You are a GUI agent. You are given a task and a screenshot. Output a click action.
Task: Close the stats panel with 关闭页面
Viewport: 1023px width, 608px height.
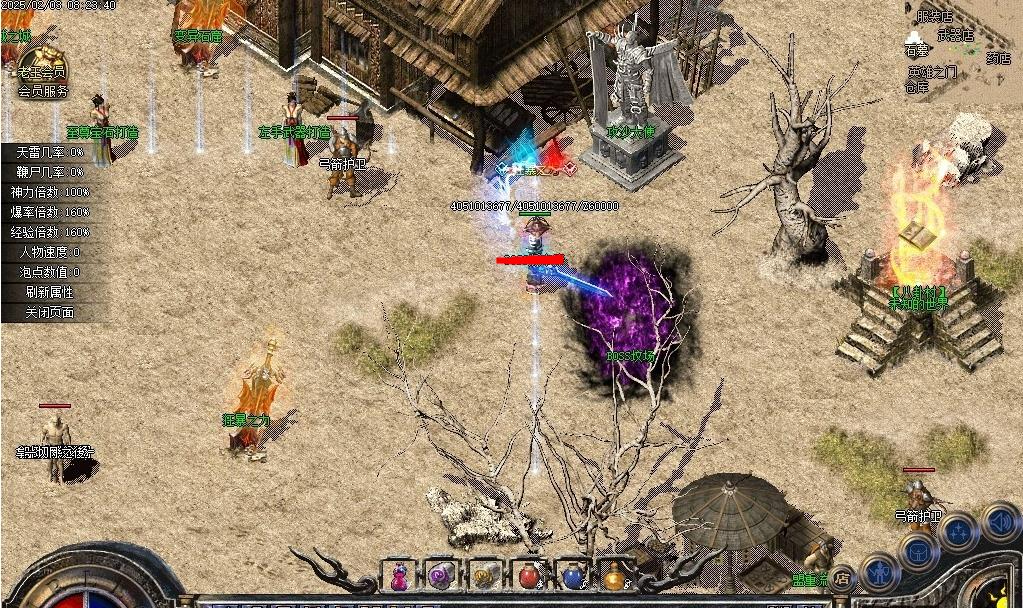click(x=50, y=312)
